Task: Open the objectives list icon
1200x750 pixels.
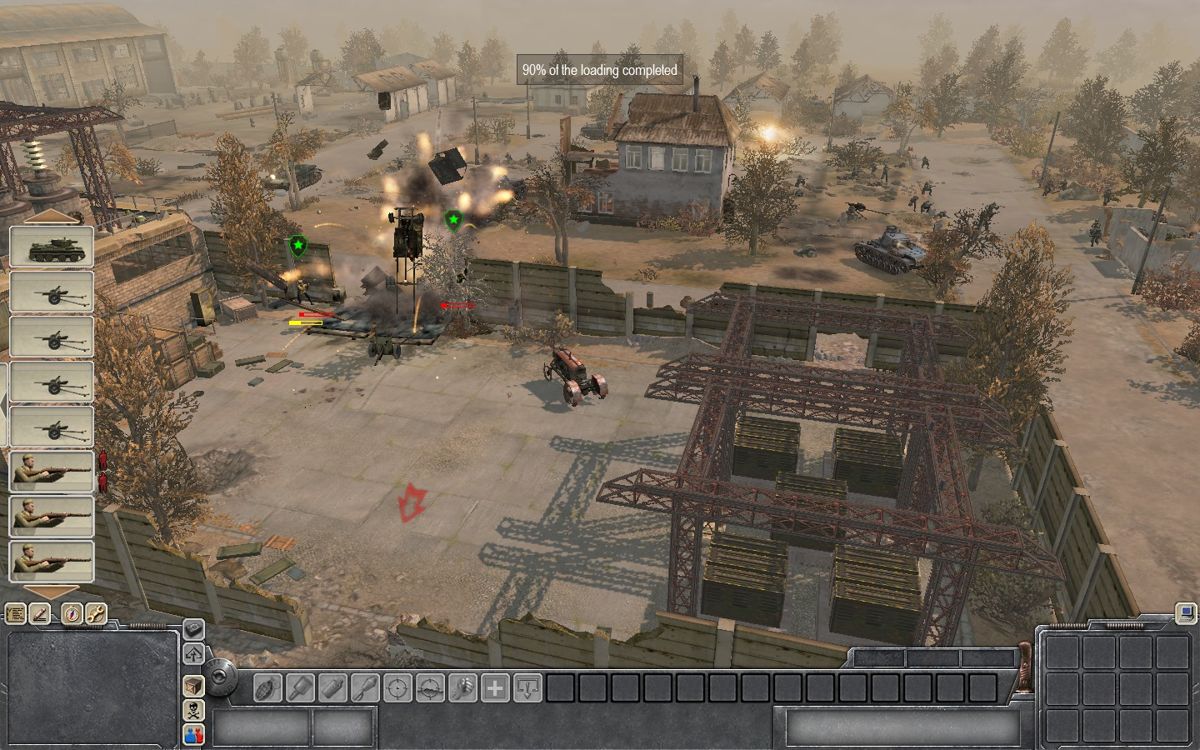Action: click(15, 614)
